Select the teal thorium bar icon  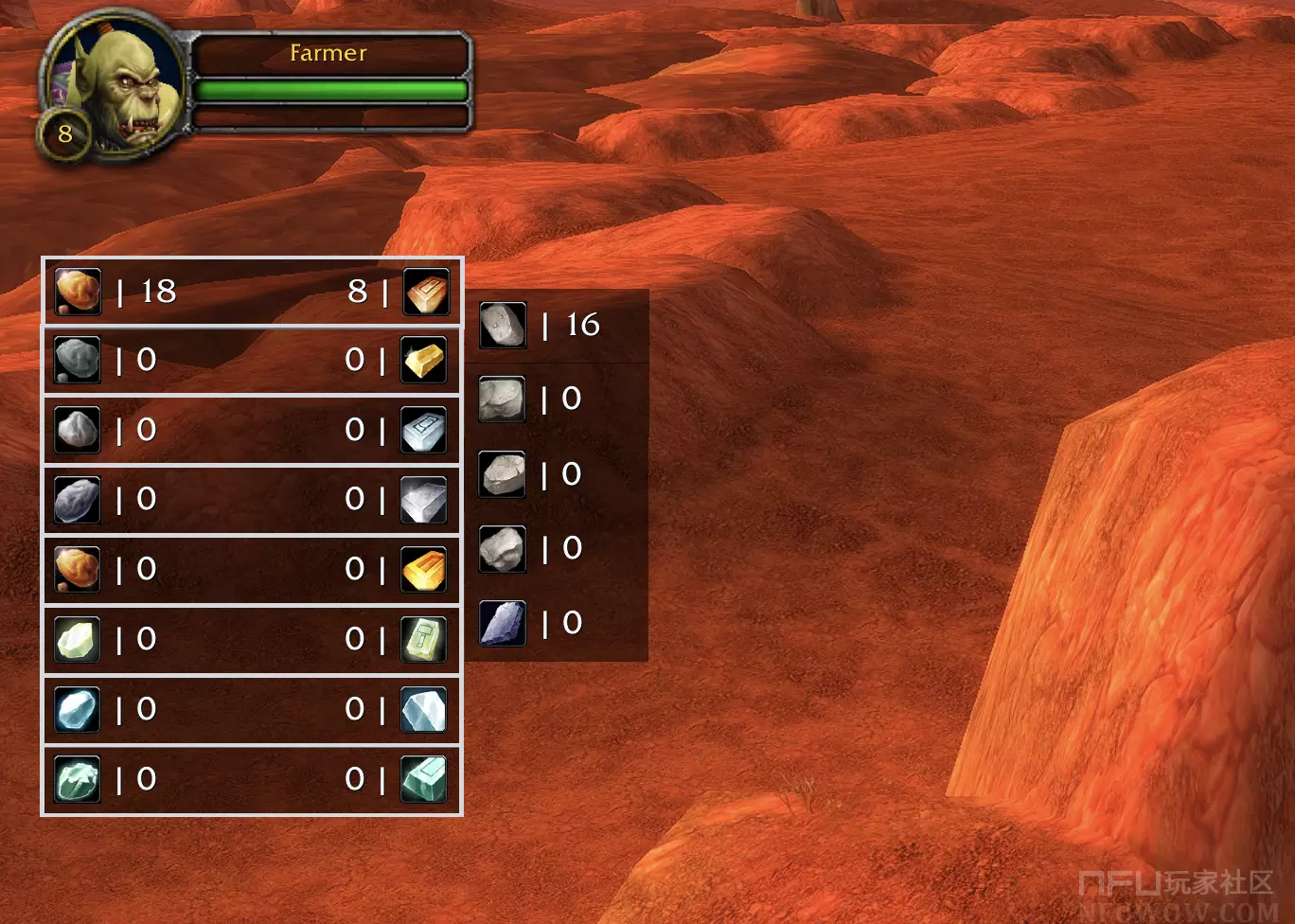pyautogui.click(x=424, y=780)
